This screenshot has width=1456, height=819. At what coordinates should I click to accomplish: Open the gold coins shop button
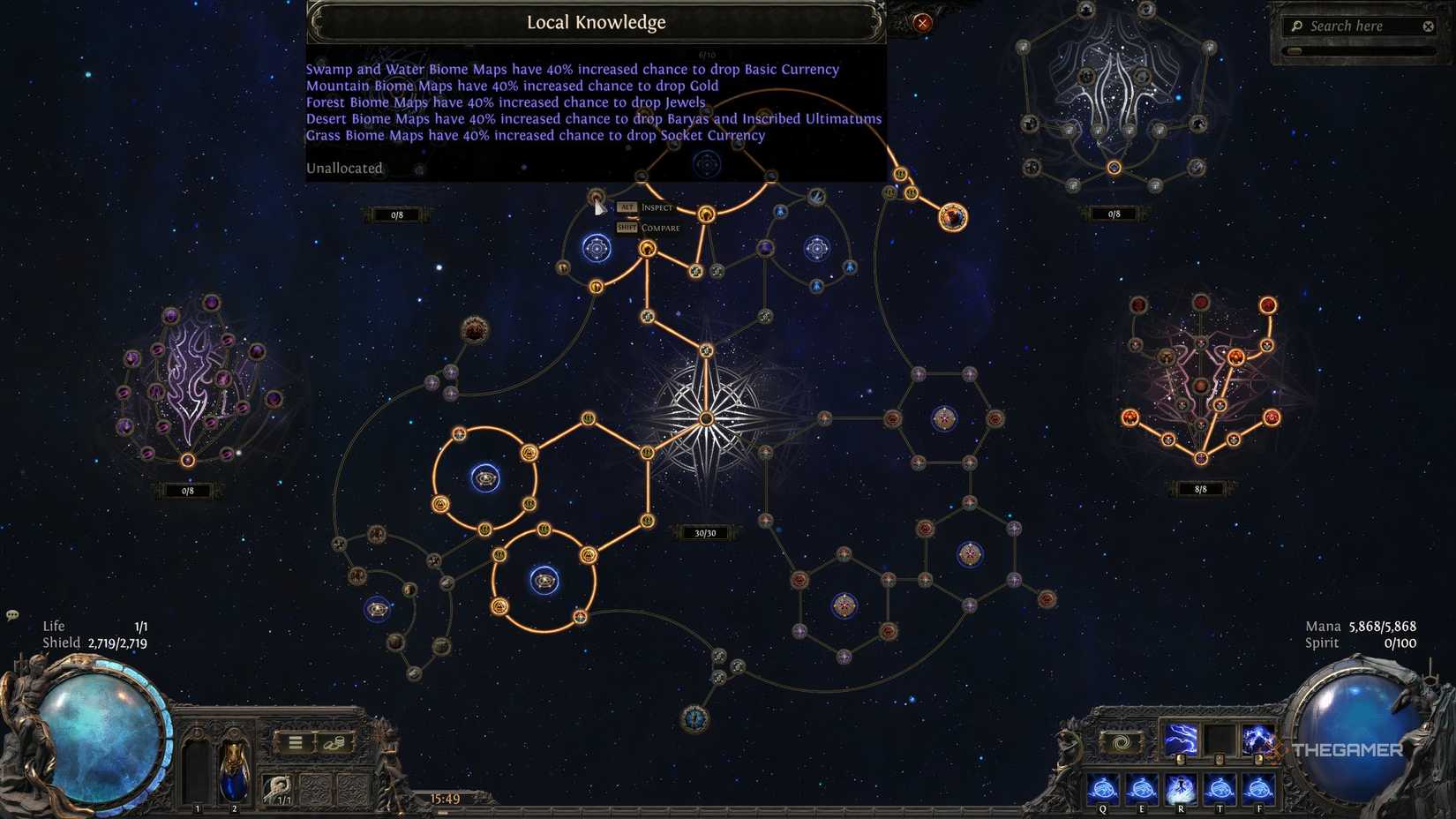pyautogui.click(x=334, y=743)
